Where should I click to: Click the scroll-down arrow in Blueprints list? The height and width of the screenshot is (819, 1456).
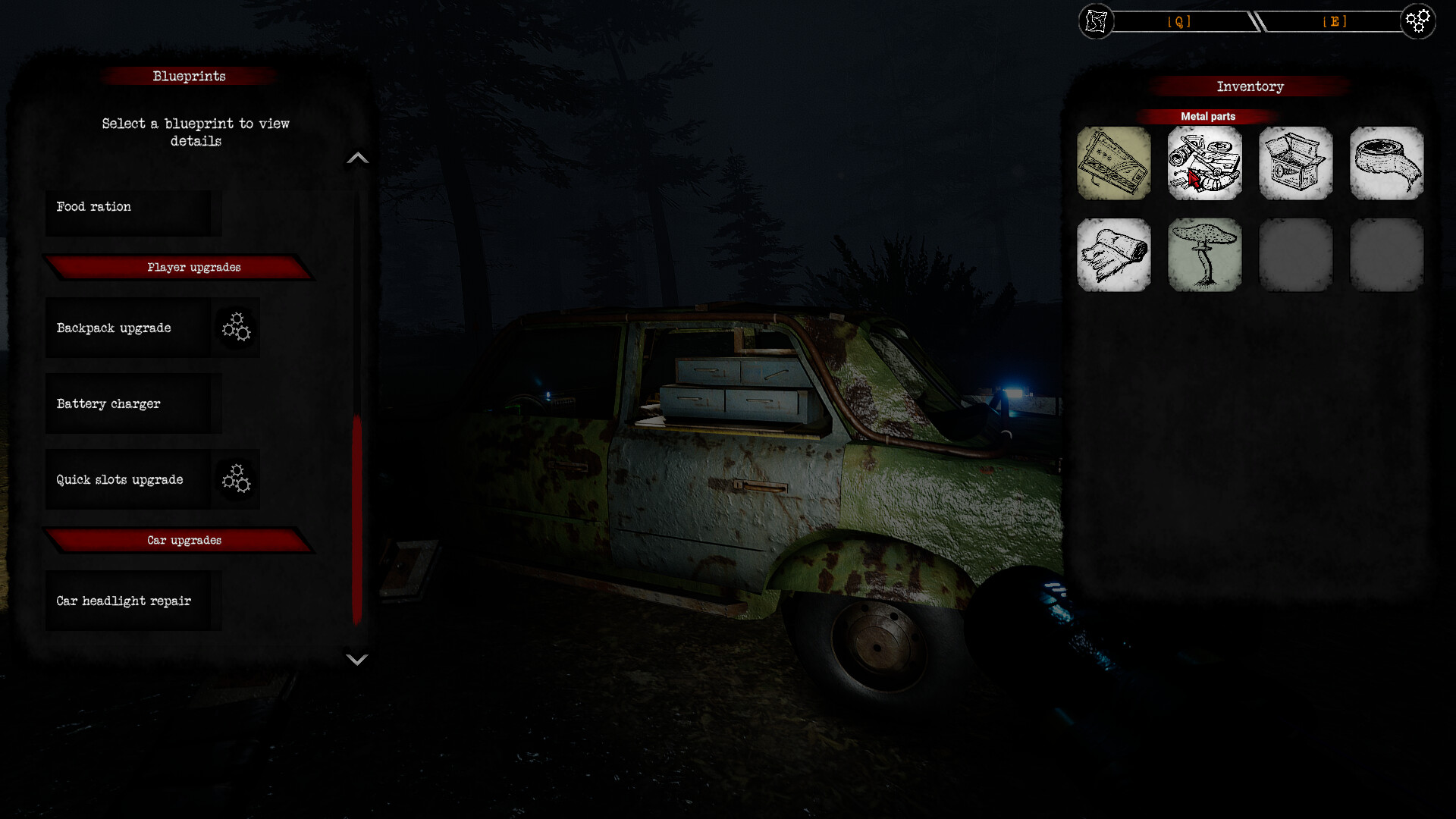click(x=357, y=661)
